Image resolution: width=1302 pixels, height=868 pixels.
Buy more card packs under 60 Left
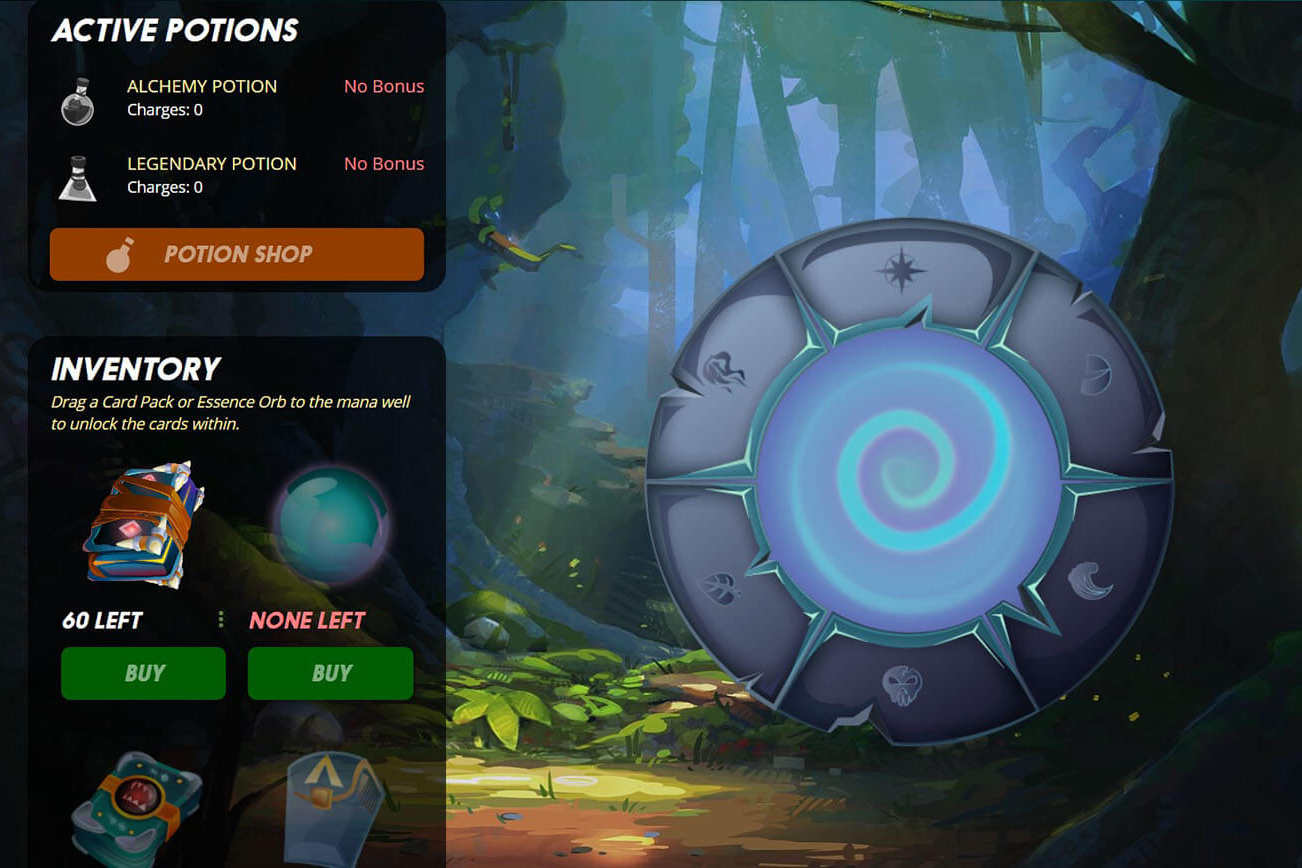pyautogui.click(x=143, y=673)
